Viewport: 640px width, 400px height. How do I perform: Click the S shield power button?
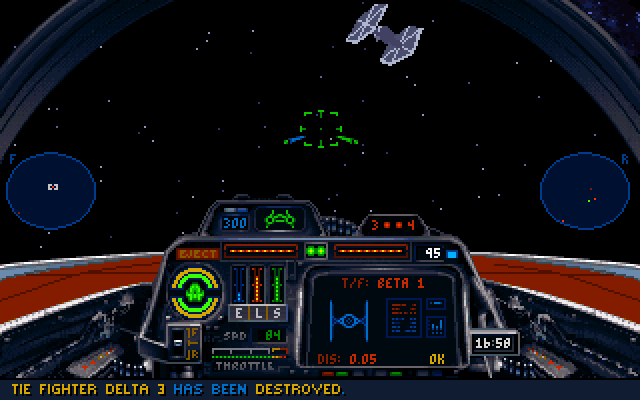pos(276,312)
